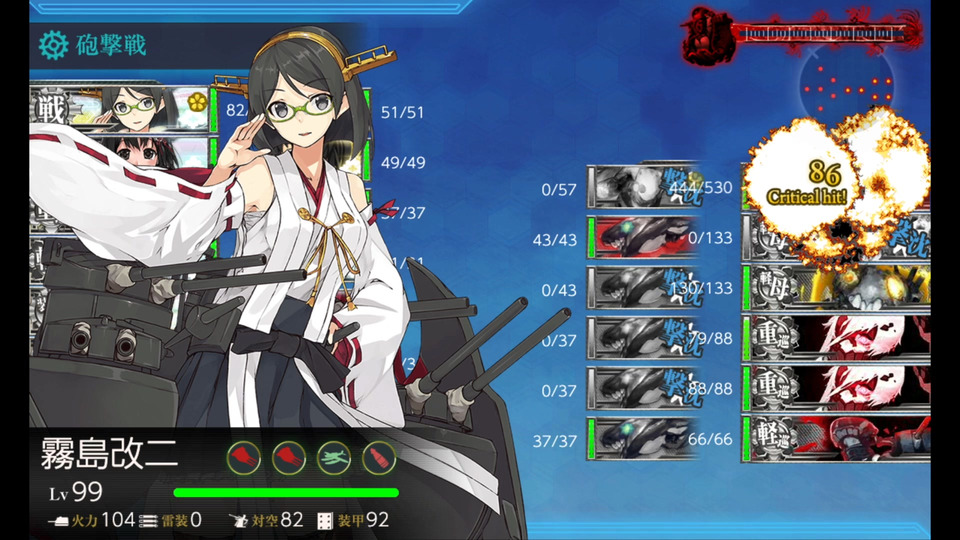Select the red armor-piercing shell equipment icon
Viewport: 960px width, 540px height.
coord(378,457)
